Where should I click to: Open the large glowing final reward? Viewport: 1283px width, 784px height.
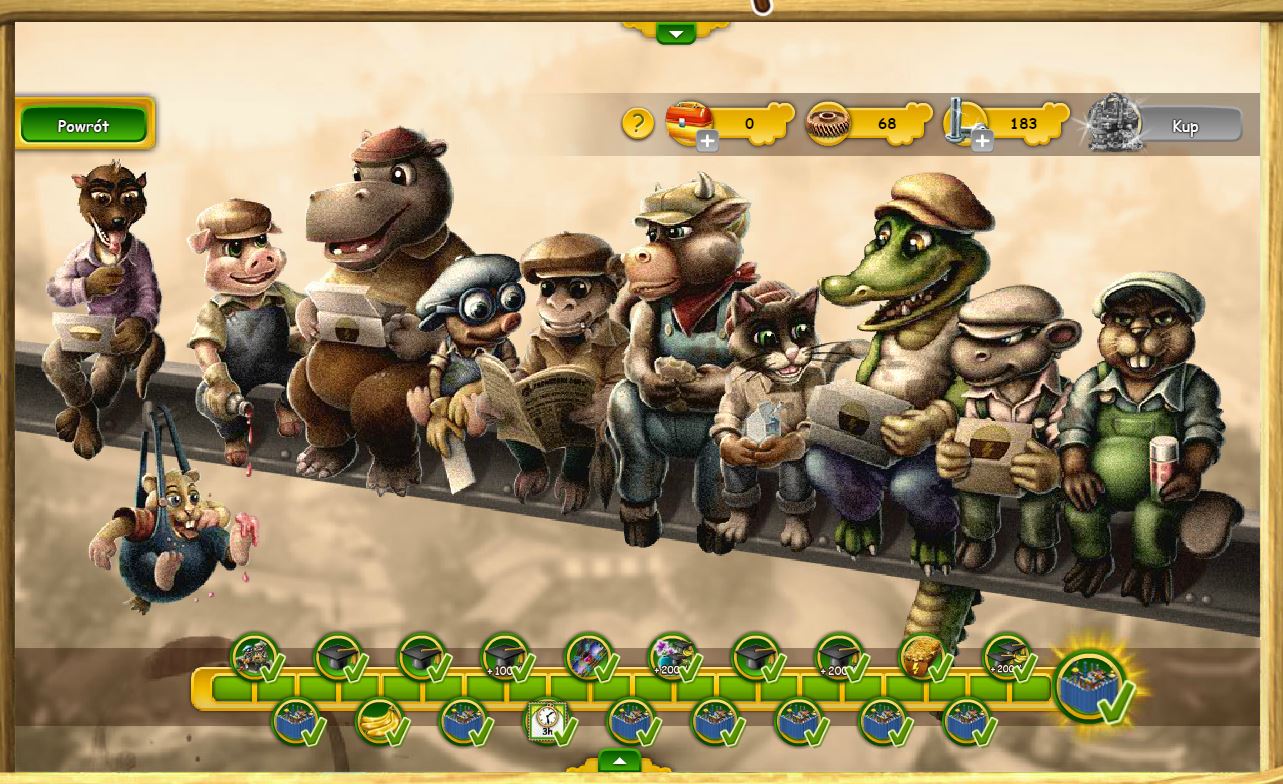click(1094, 686)
